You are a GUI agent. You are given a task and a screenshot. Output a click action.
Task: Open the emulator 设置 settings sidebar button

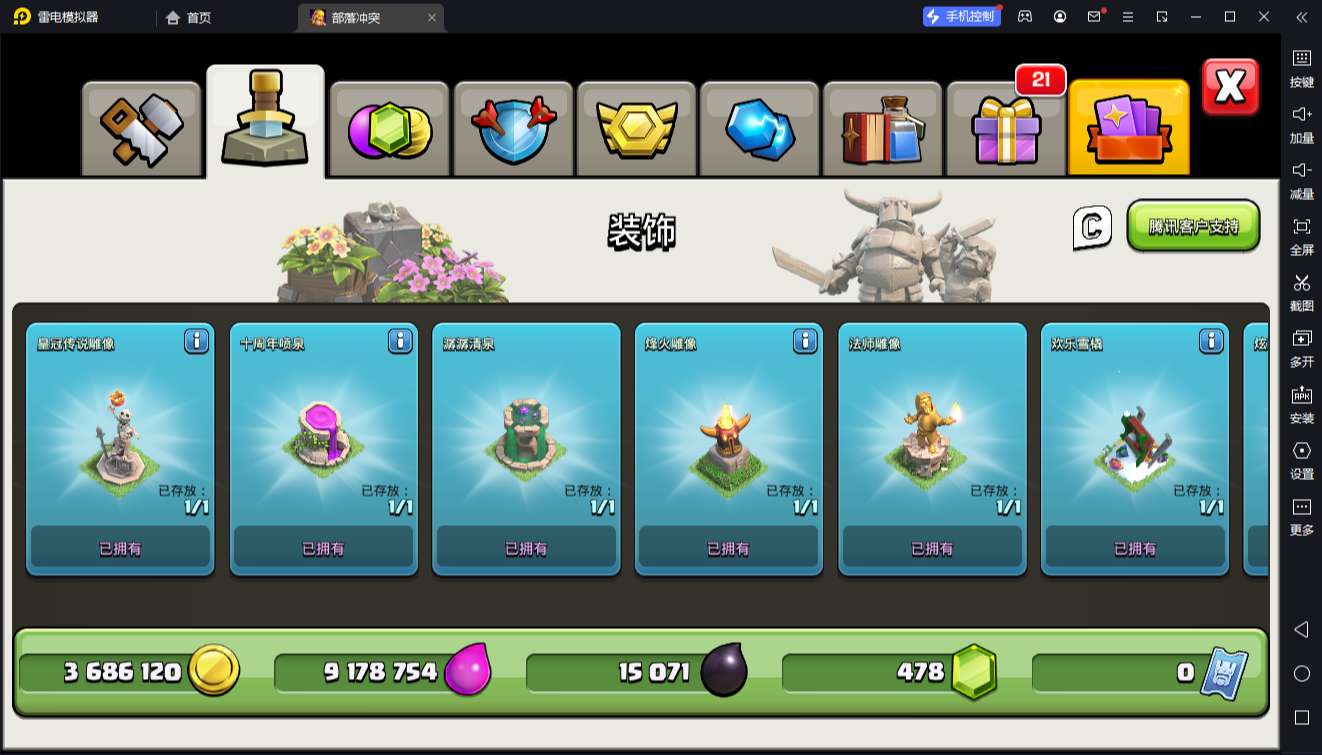[1301, 458]
